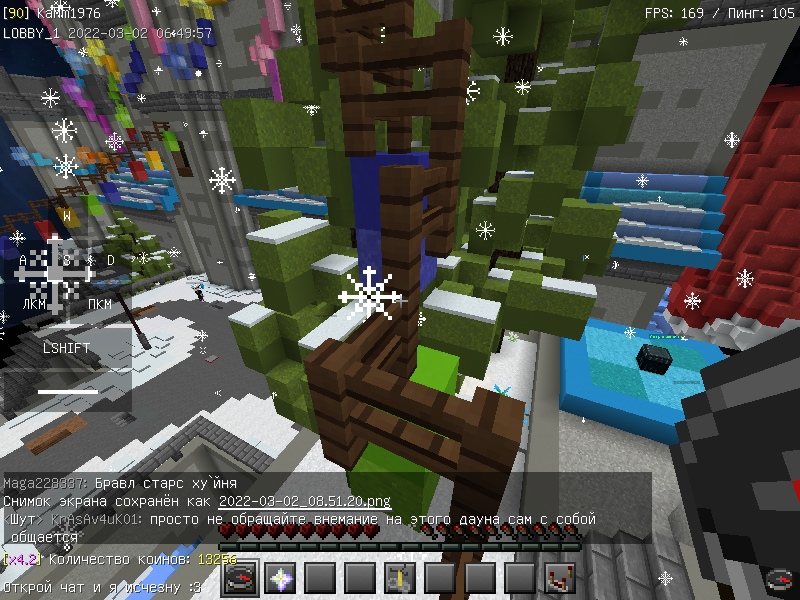Select the compass hotbar slot
This screenshot has height=600, width=800.
(x=240, y=577)
